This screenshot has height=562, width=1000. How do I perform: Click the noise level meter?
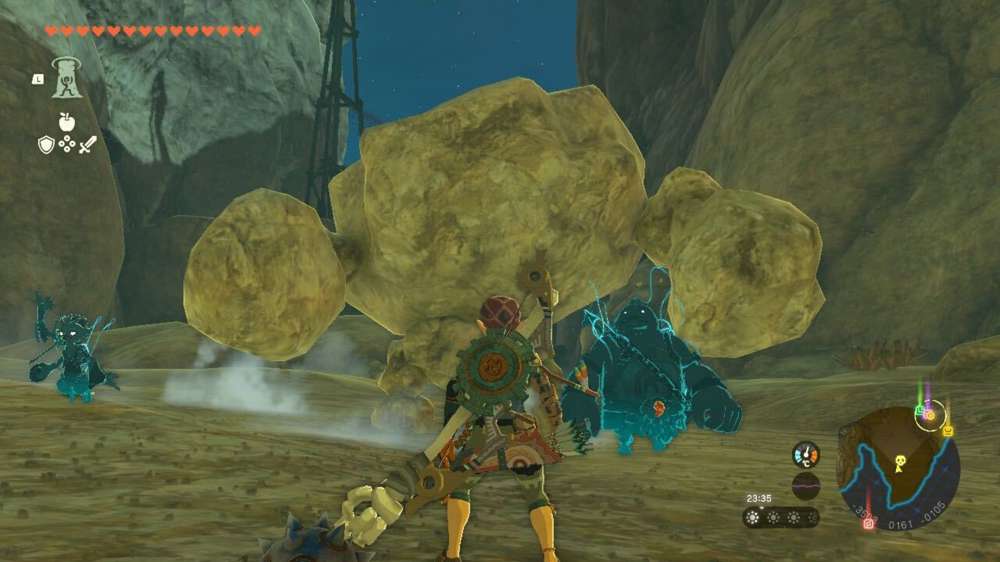[x=806, y=485]
